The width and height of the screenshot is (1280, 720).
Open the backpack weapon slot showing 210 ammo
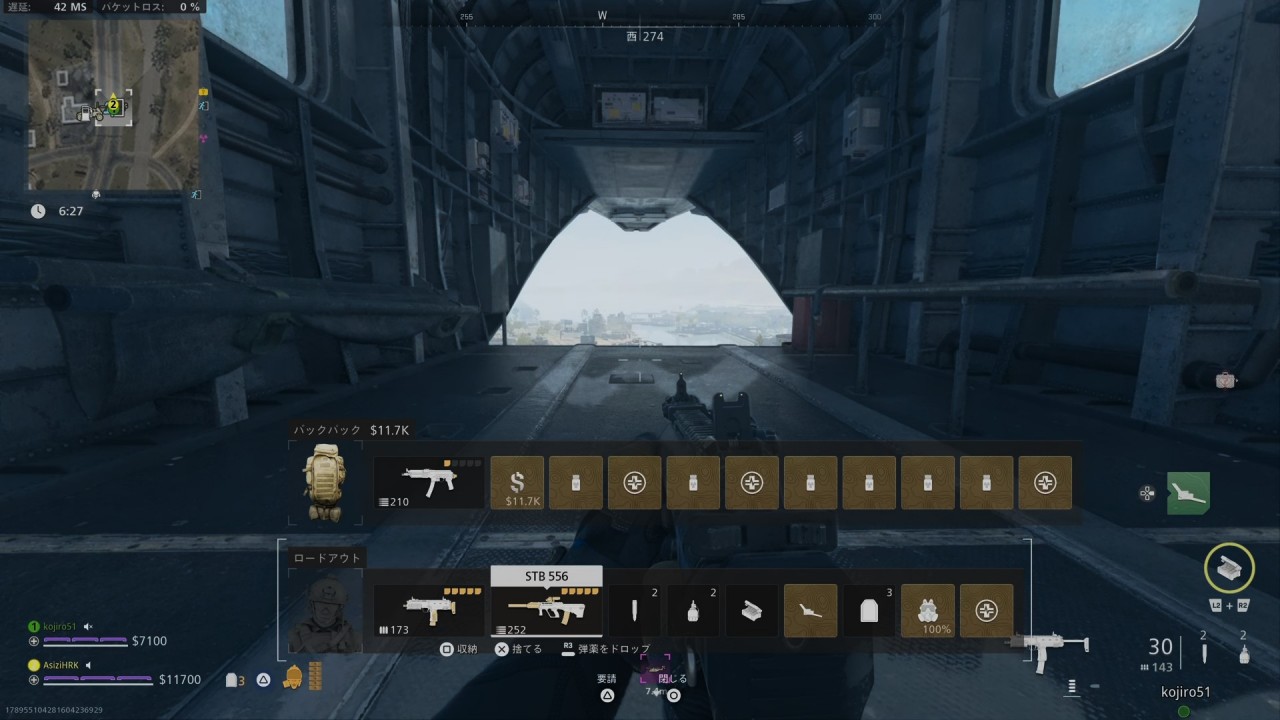pos(428,482)
